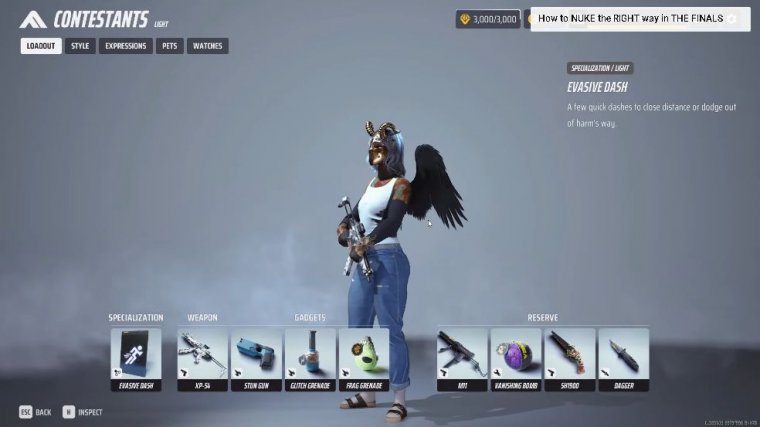760x427 pixels.
Task: Select the Frag Grenade gadget slot
Action: (x=364, y=359)
